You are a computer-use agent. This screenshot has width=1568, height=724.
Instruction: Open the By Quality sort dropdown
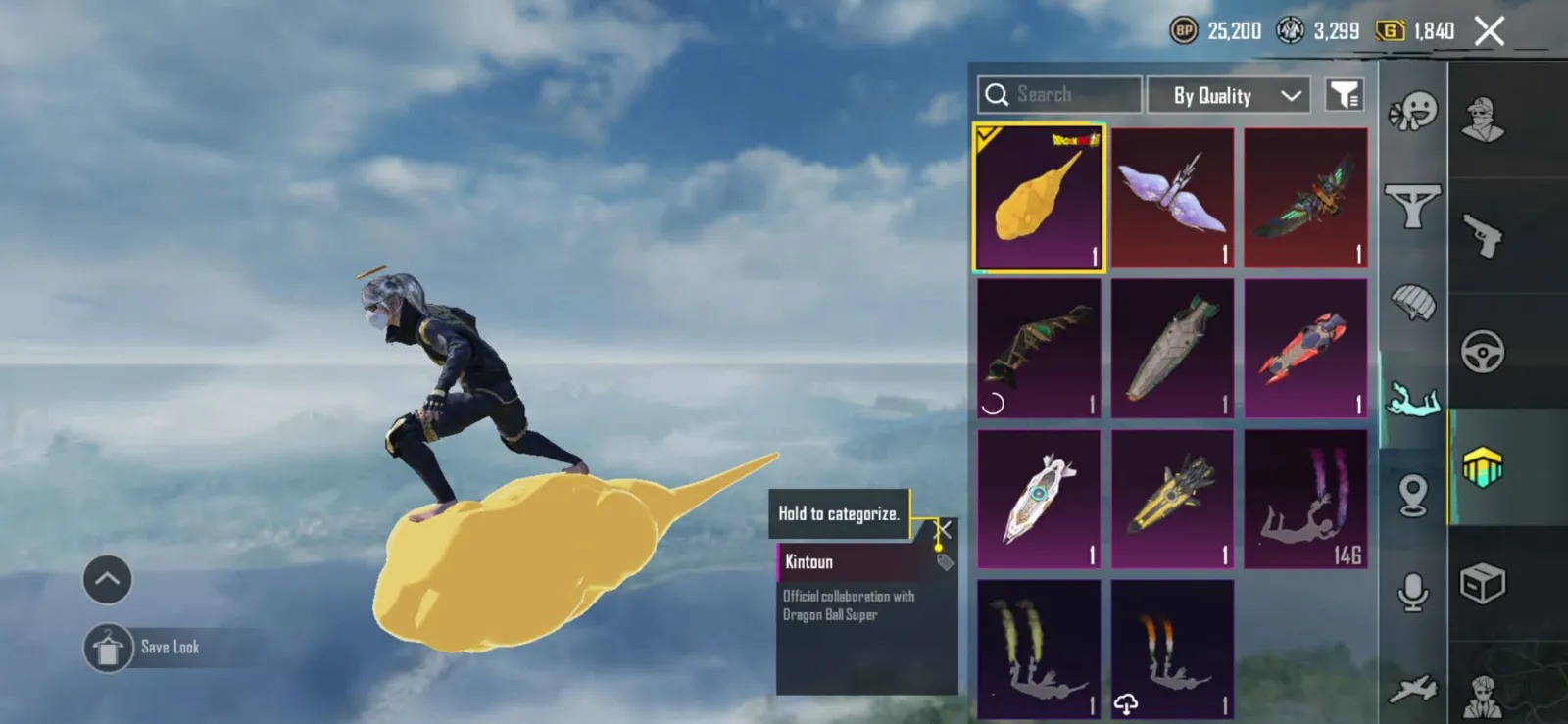click(1228, 95)
